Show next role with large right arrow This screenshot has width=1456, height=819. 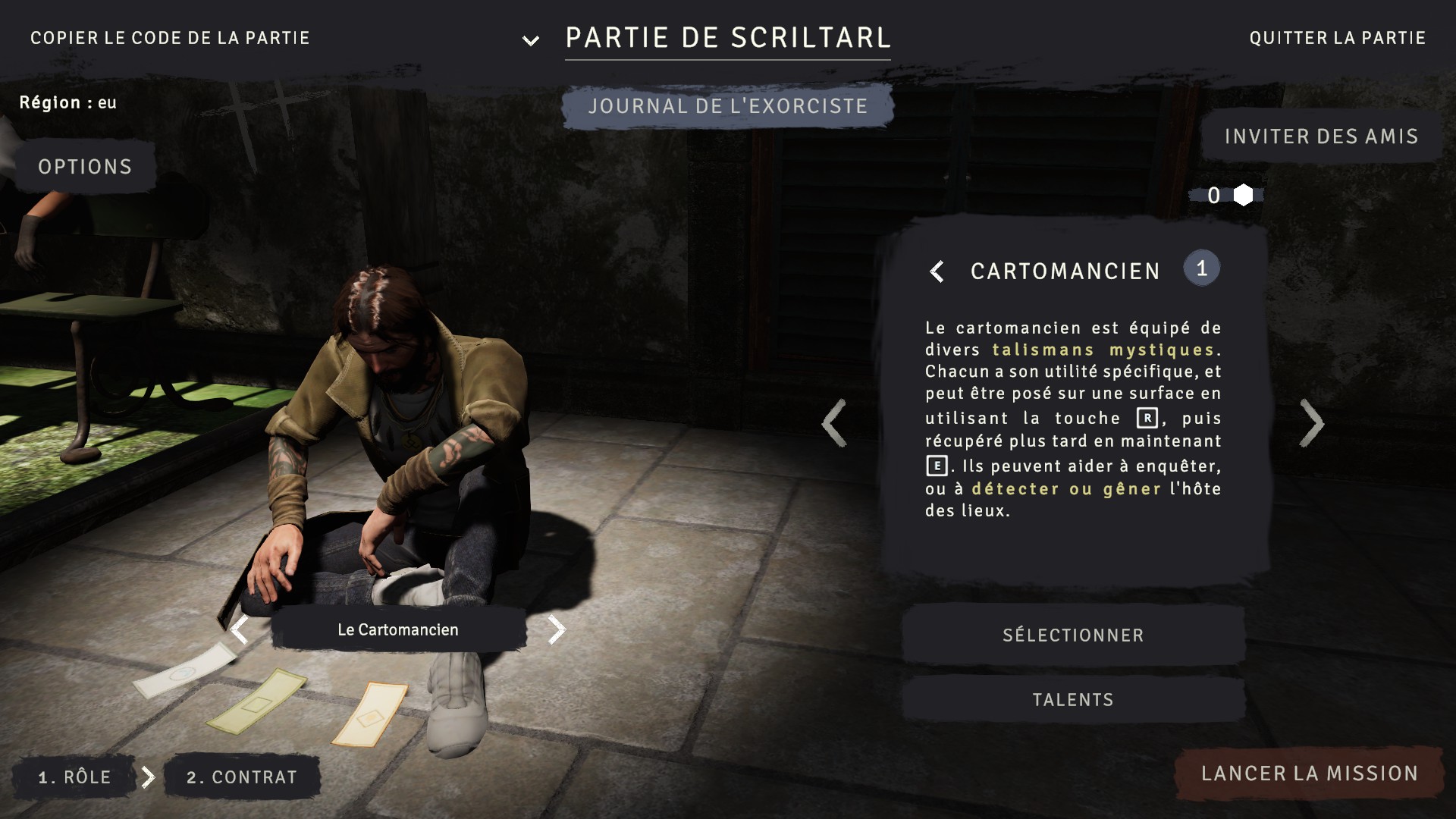point(1312,423)
